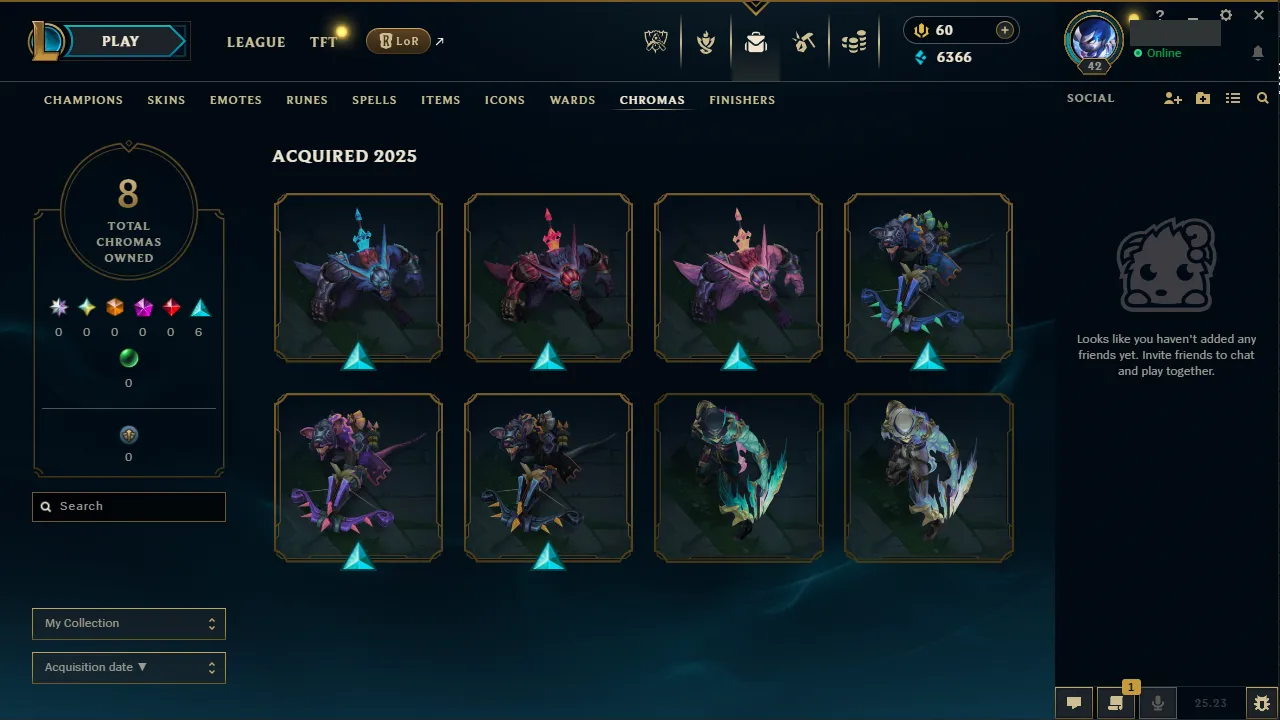Toggle notifications with the bell icon
This screenshot has height=720, width=1280.
[x=1258, y=52]
